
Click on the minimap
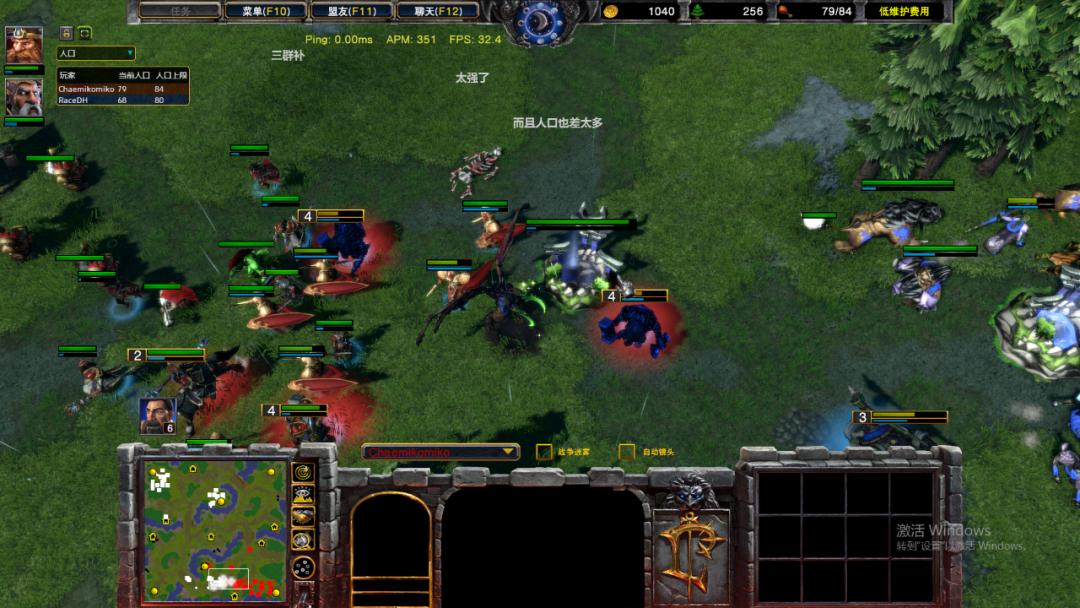pyautogui.click(x=215, y=529)
